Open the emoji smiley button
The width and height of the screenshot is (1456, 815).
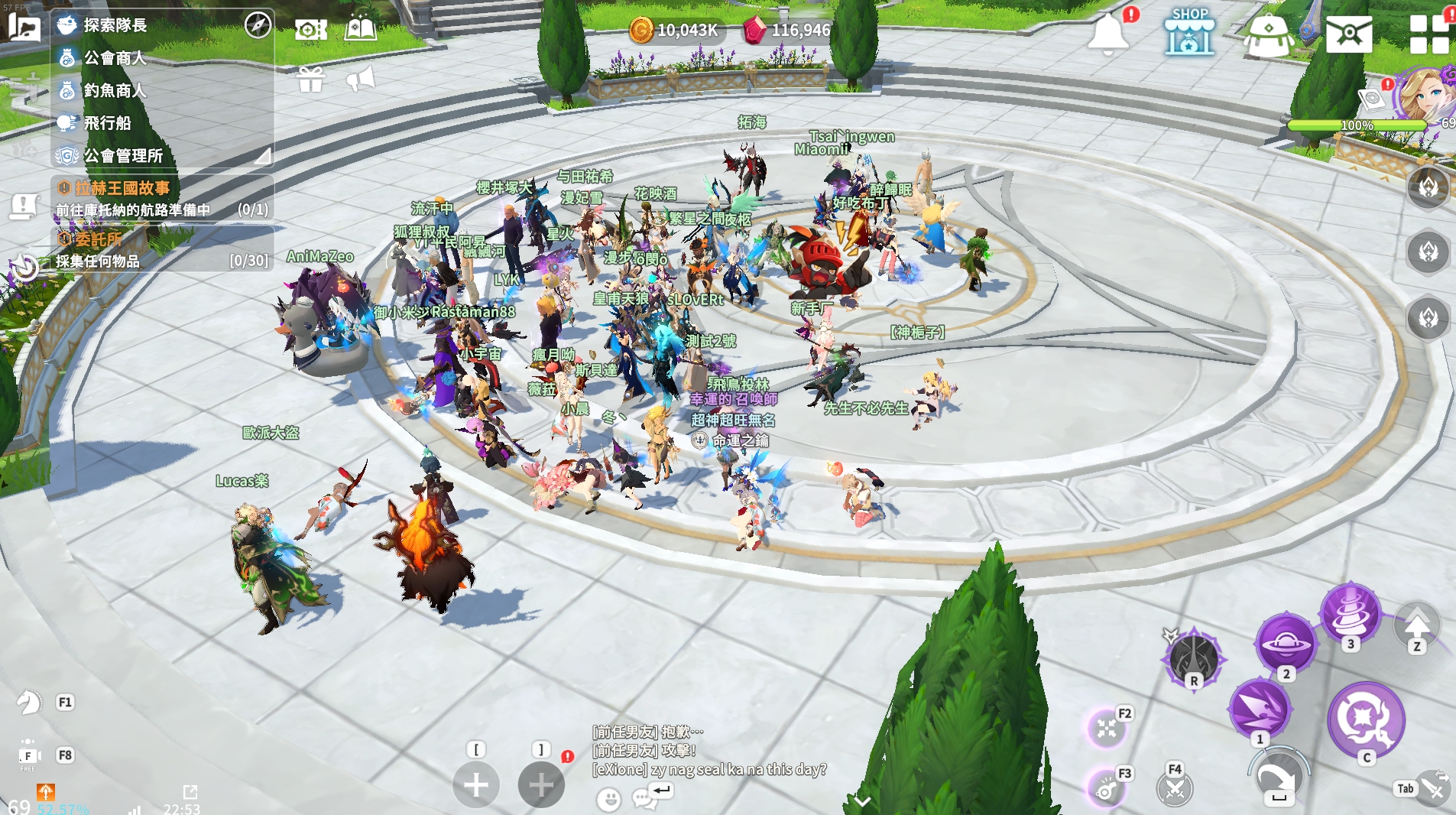pos(608,800)
